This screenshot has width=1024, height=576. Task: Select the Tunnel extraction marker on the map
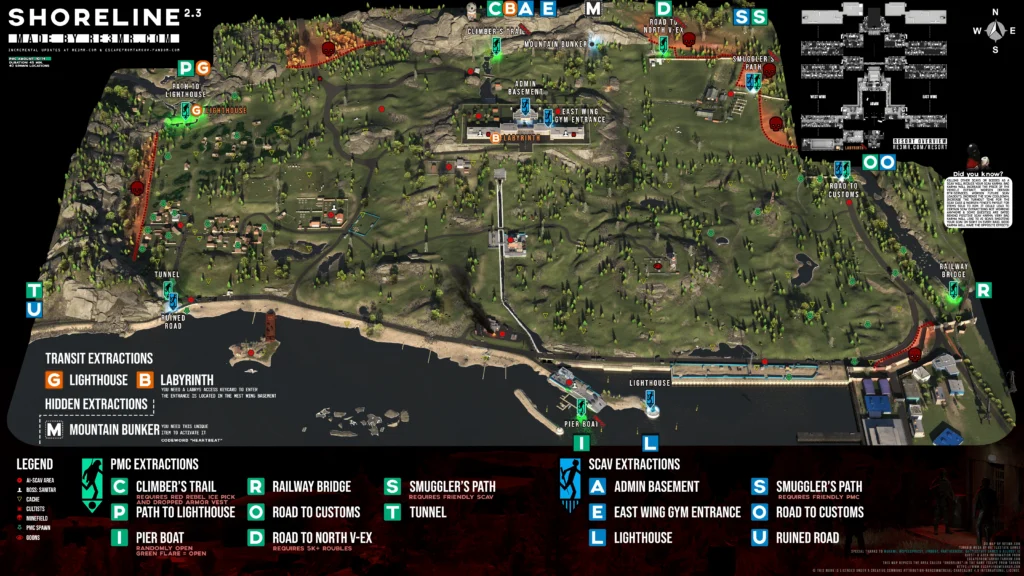pos(168,289)
